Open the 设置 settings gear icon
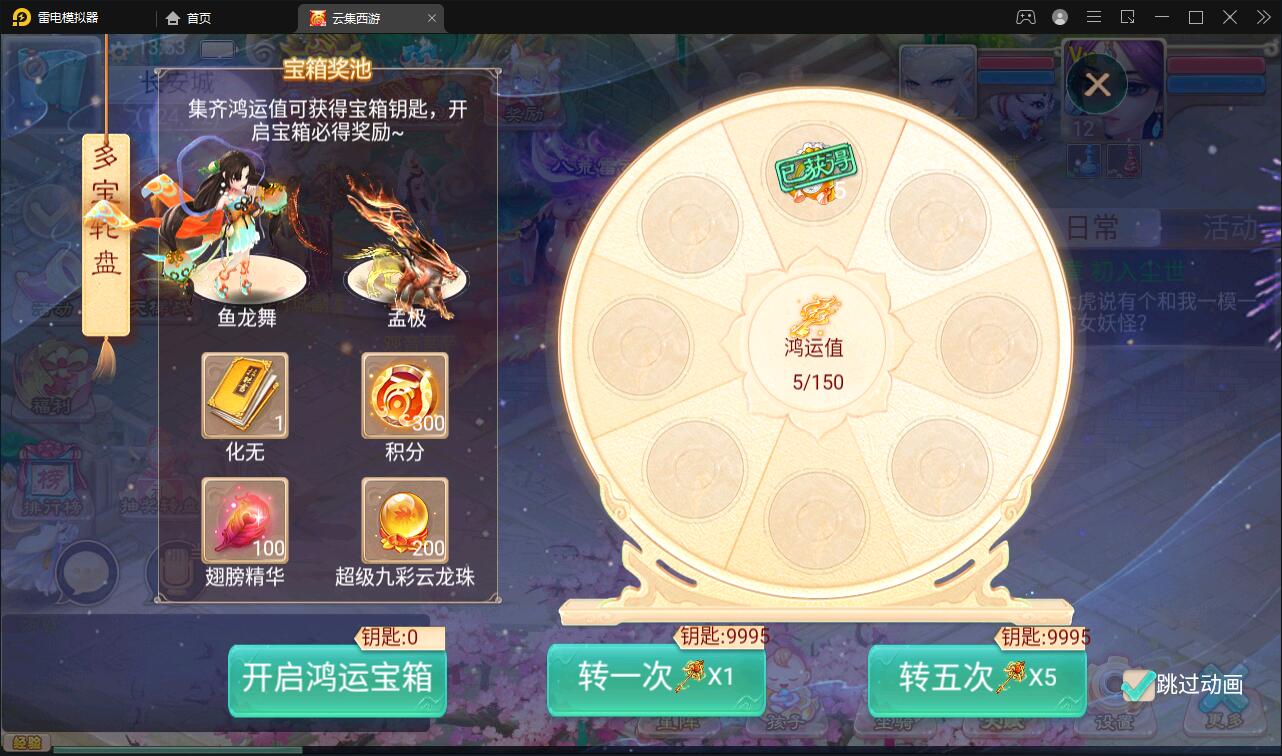1282x756 pixels. [1113, 690]
